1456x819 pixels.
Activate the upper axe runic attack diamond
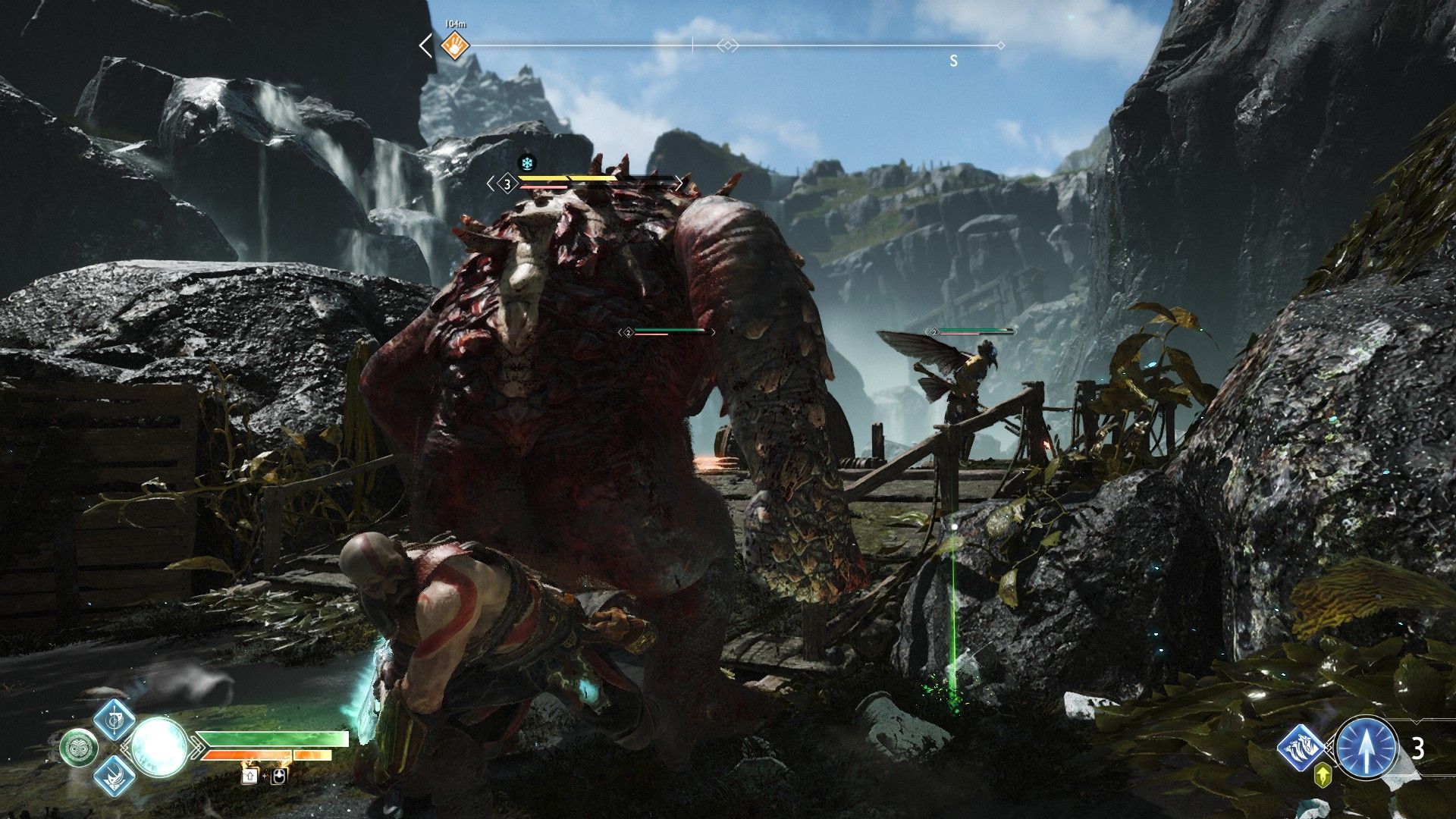point(115,718)
